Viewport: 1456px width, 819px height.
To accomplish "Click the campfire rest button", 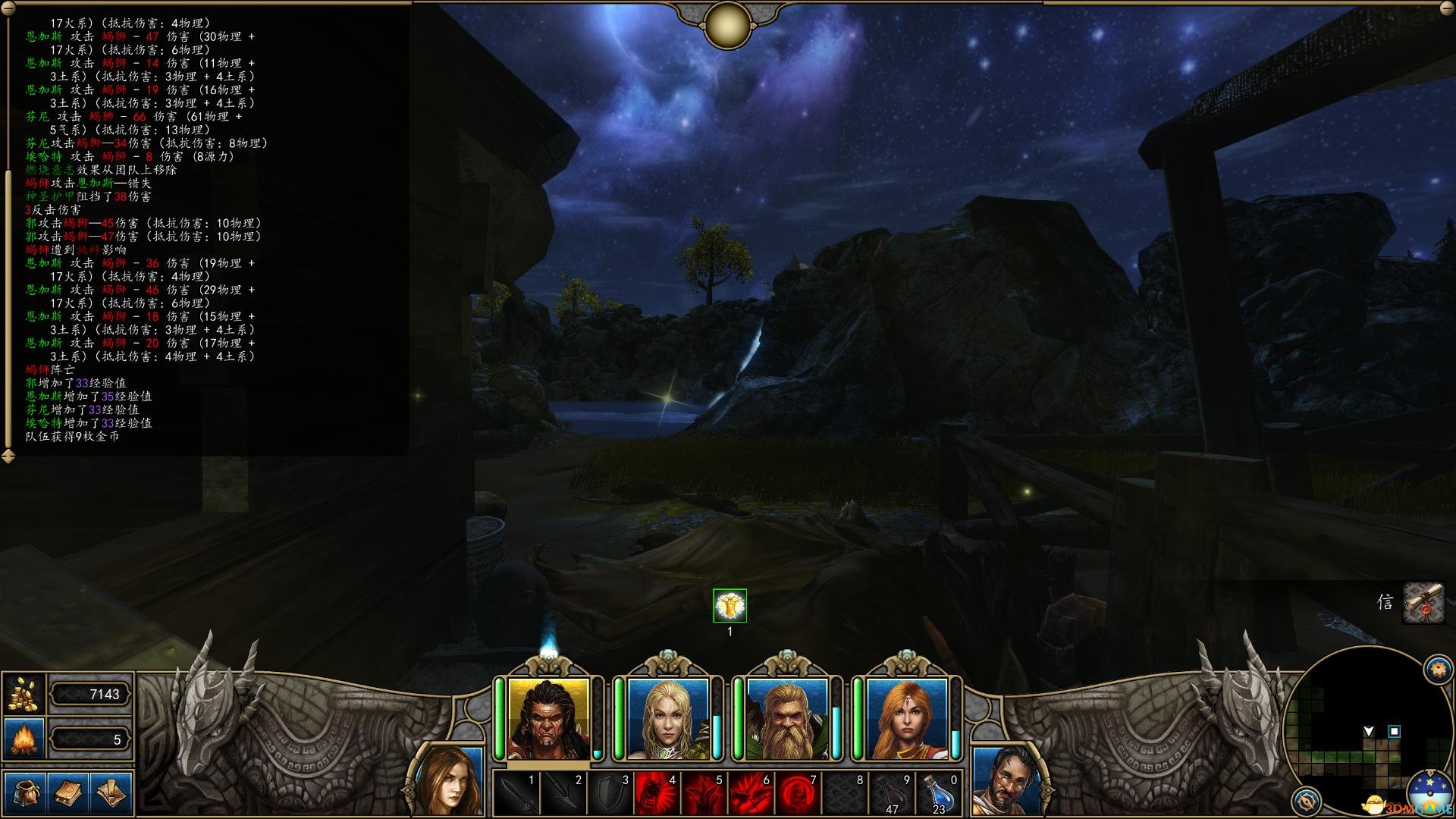I will coord(24,739).
